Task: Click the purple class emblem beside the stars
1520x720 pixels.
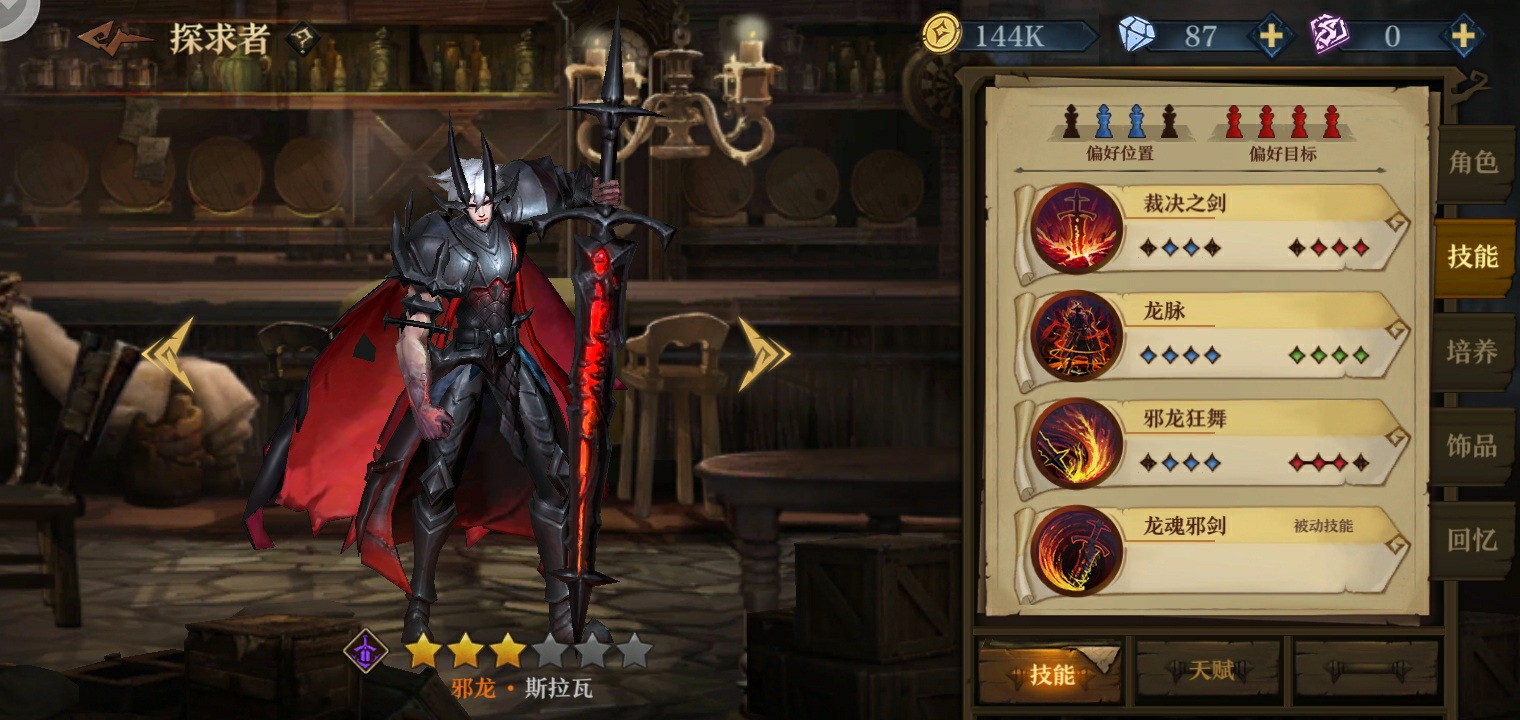Action: 366,651
